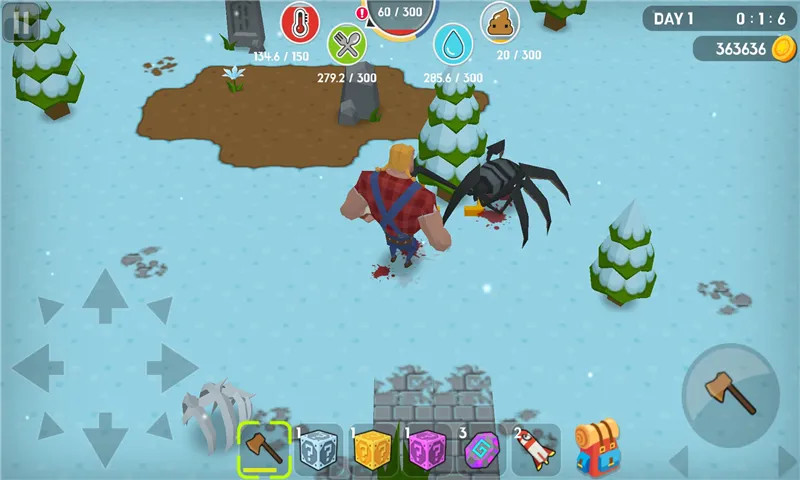Select the purple mystery block slot
This screenshot has height=480, width=800.
coord(428,449)
